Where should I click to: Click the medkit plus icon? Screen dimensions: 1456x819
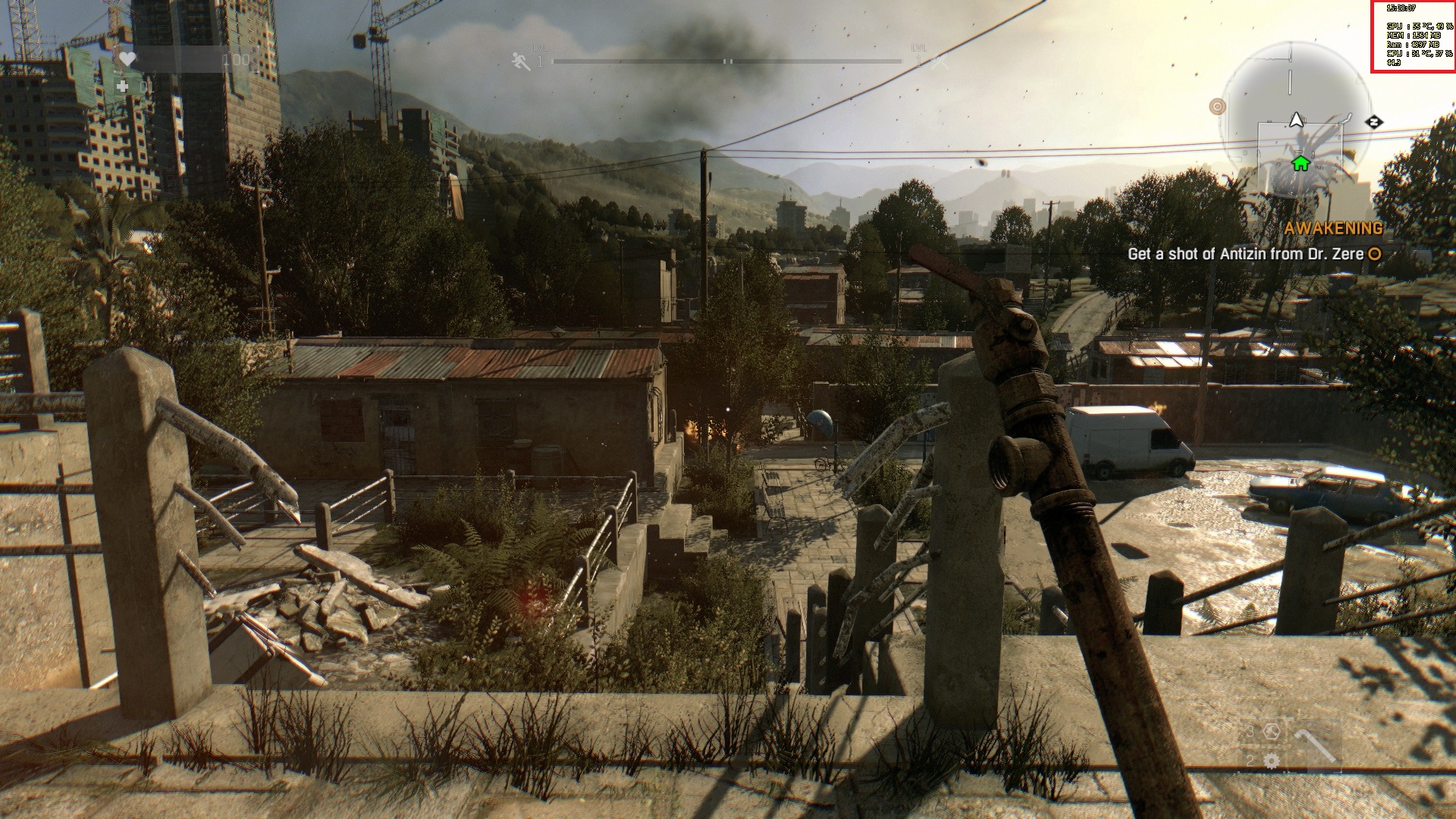[123, 87]
